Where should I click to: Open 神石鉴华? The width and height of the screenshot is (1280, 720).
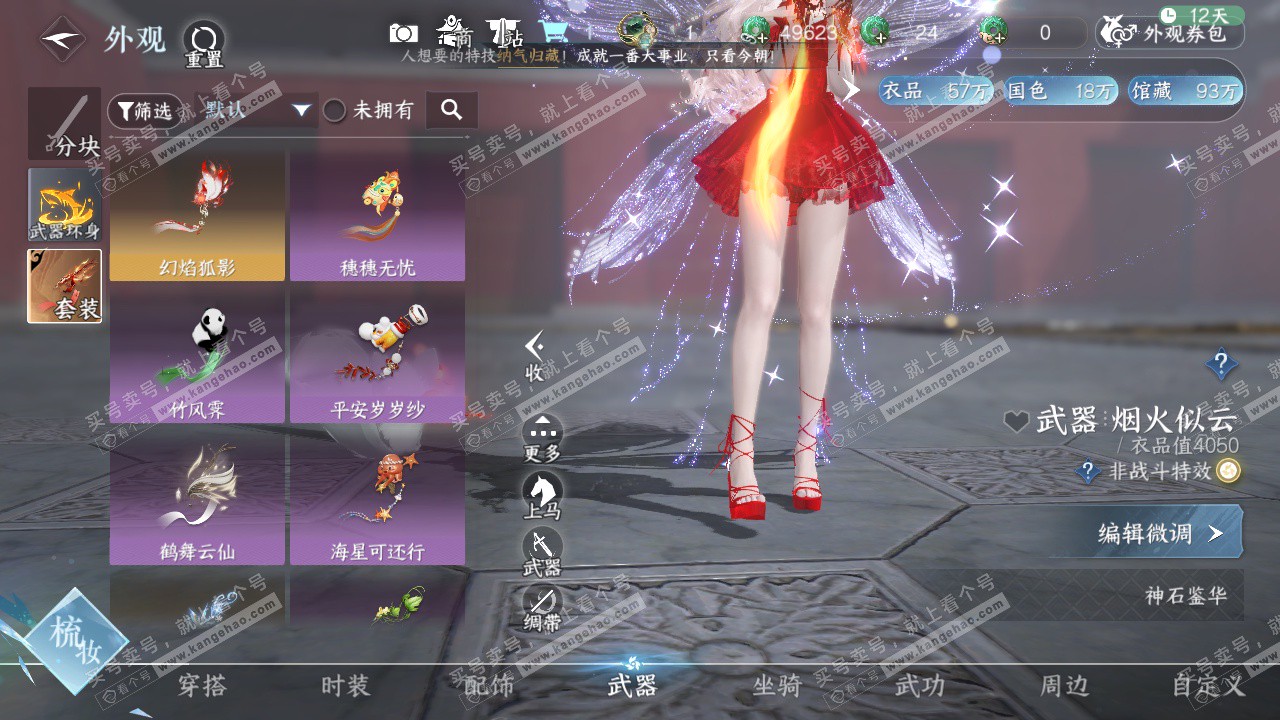coord(1185,596)
